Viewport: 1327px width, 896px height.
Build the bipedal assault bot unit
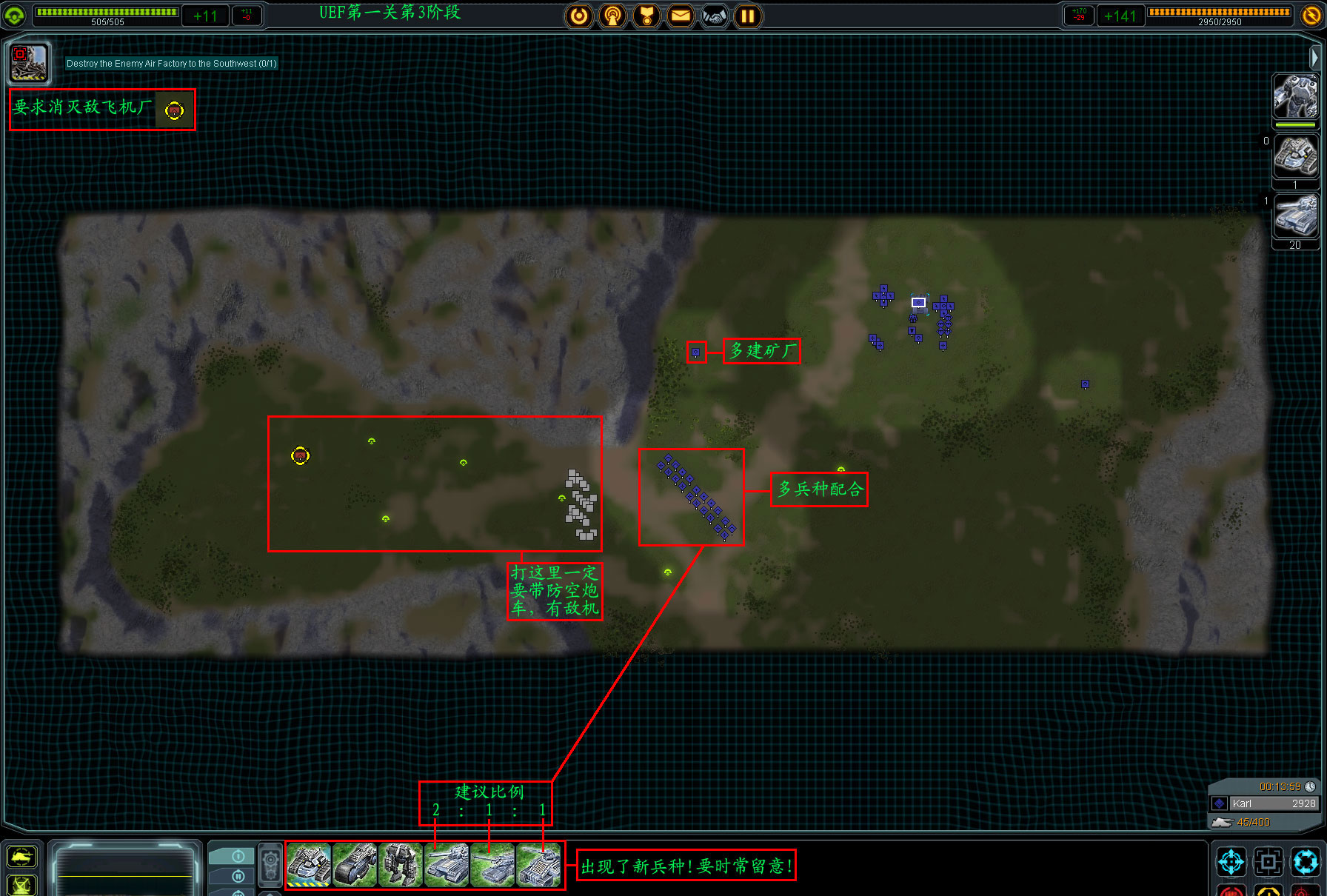(401, 865)
